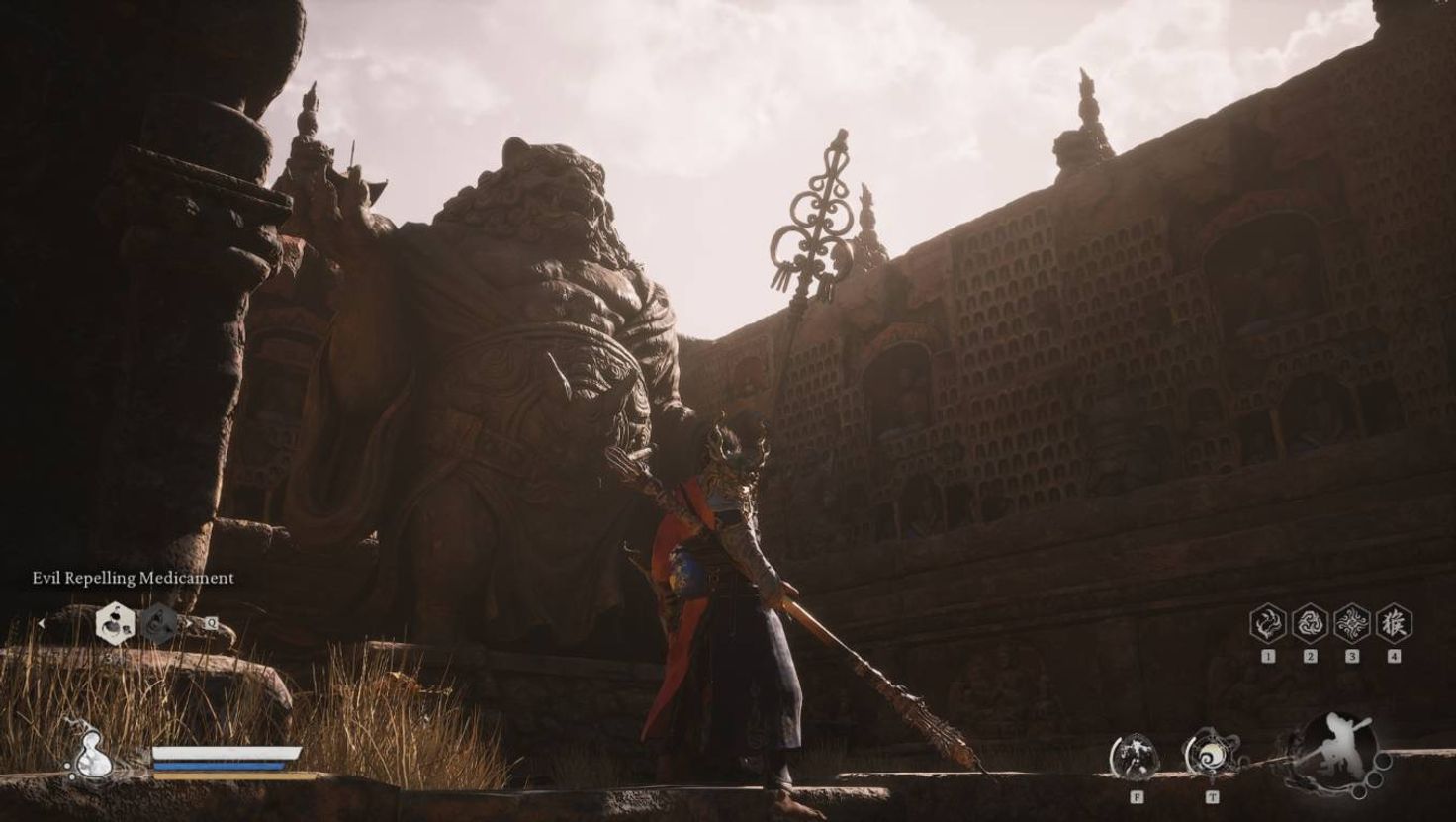Click the Spirit summon icon above the F key

(x=1136, y=755)
